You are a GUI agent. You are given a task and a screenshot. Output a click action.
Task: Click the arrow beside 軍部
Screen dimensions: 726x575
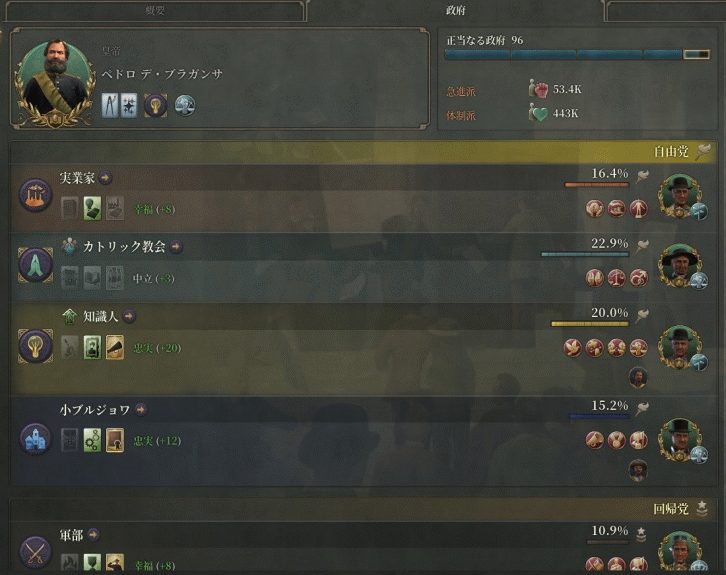[93, 535]
